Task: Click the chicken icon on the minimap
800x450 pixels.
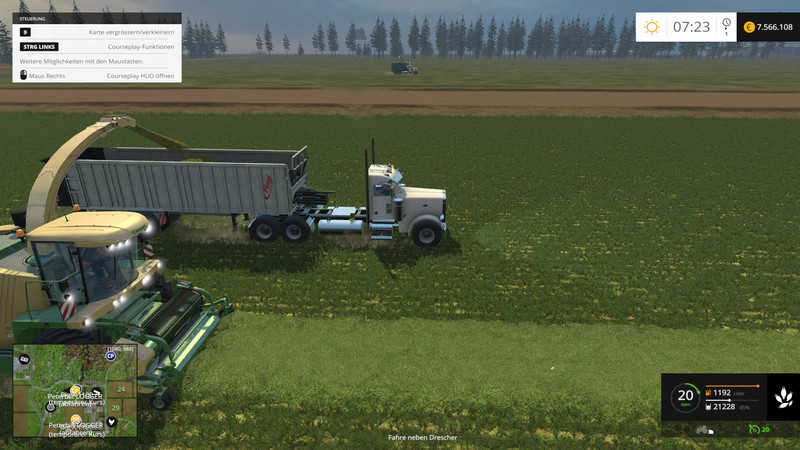Action: [112, 421]
